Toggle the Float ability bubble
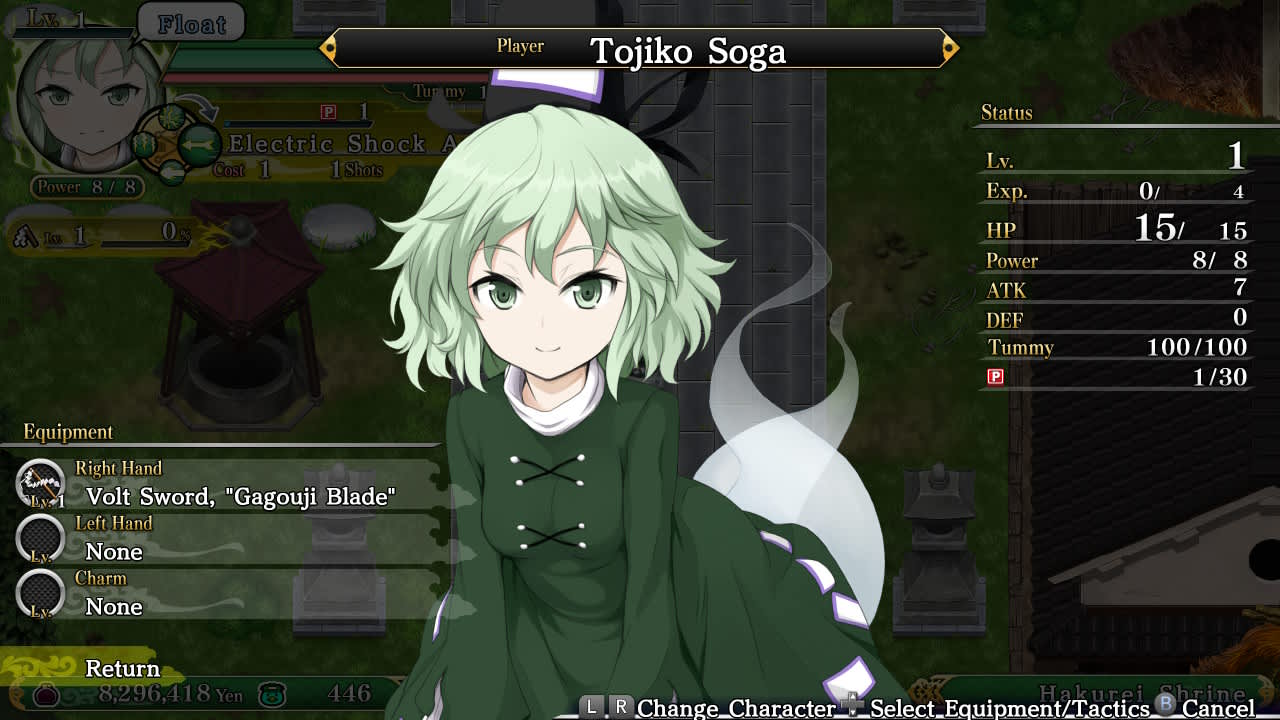 (x=192, y=23)
